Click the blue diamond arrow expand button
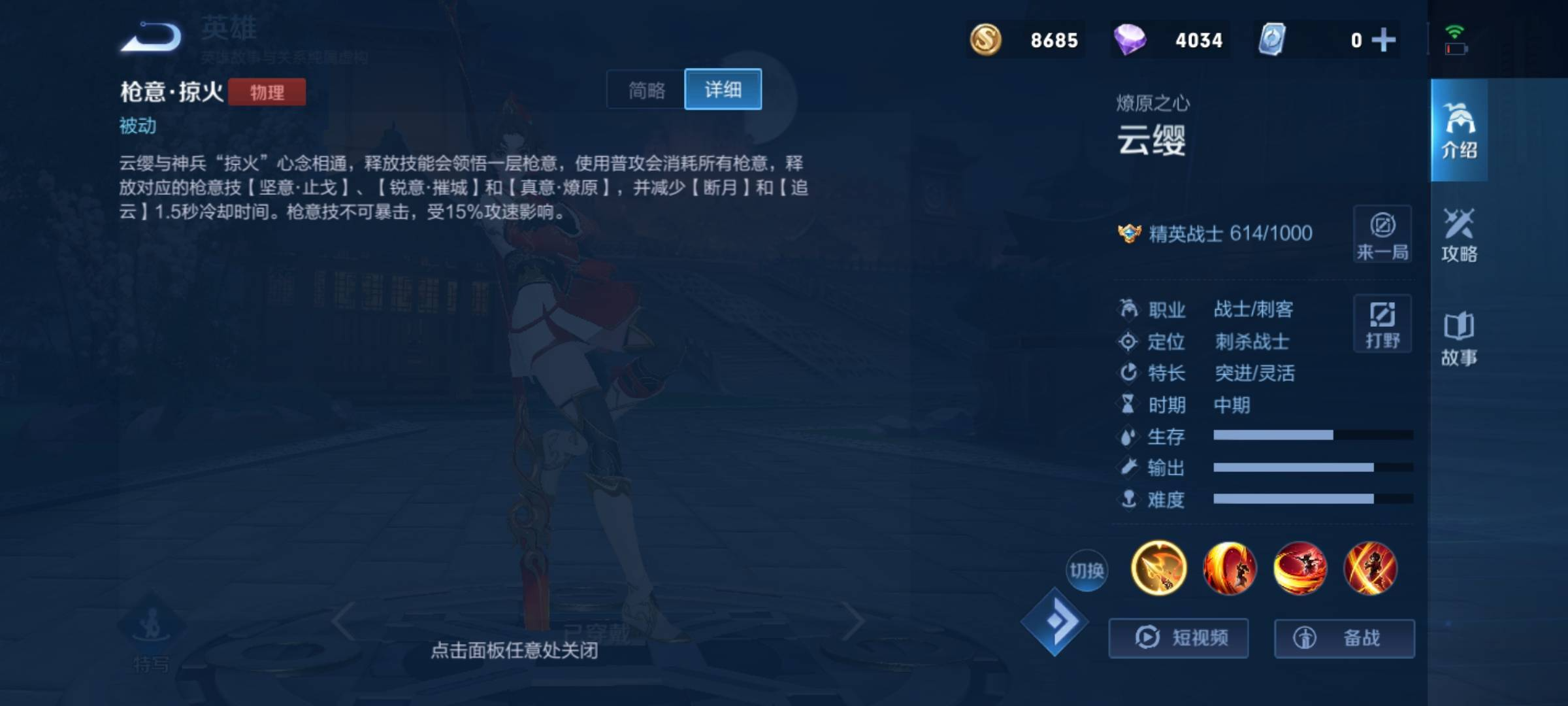 click(1054, 622)
